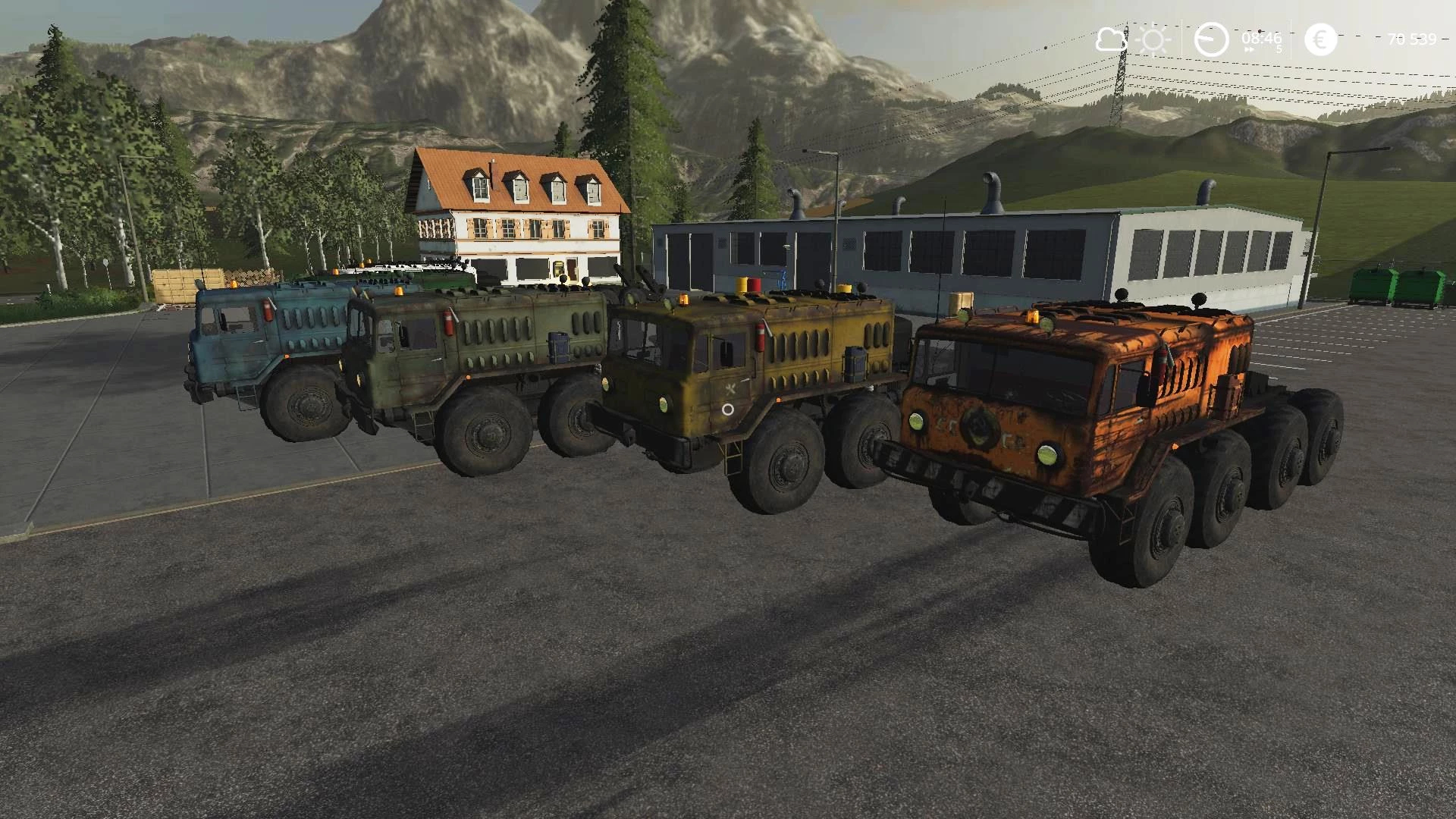This screenshot has width=1456, height=819.
Task: Open finances via the euro coin icon
Action: pos(1320,39)
